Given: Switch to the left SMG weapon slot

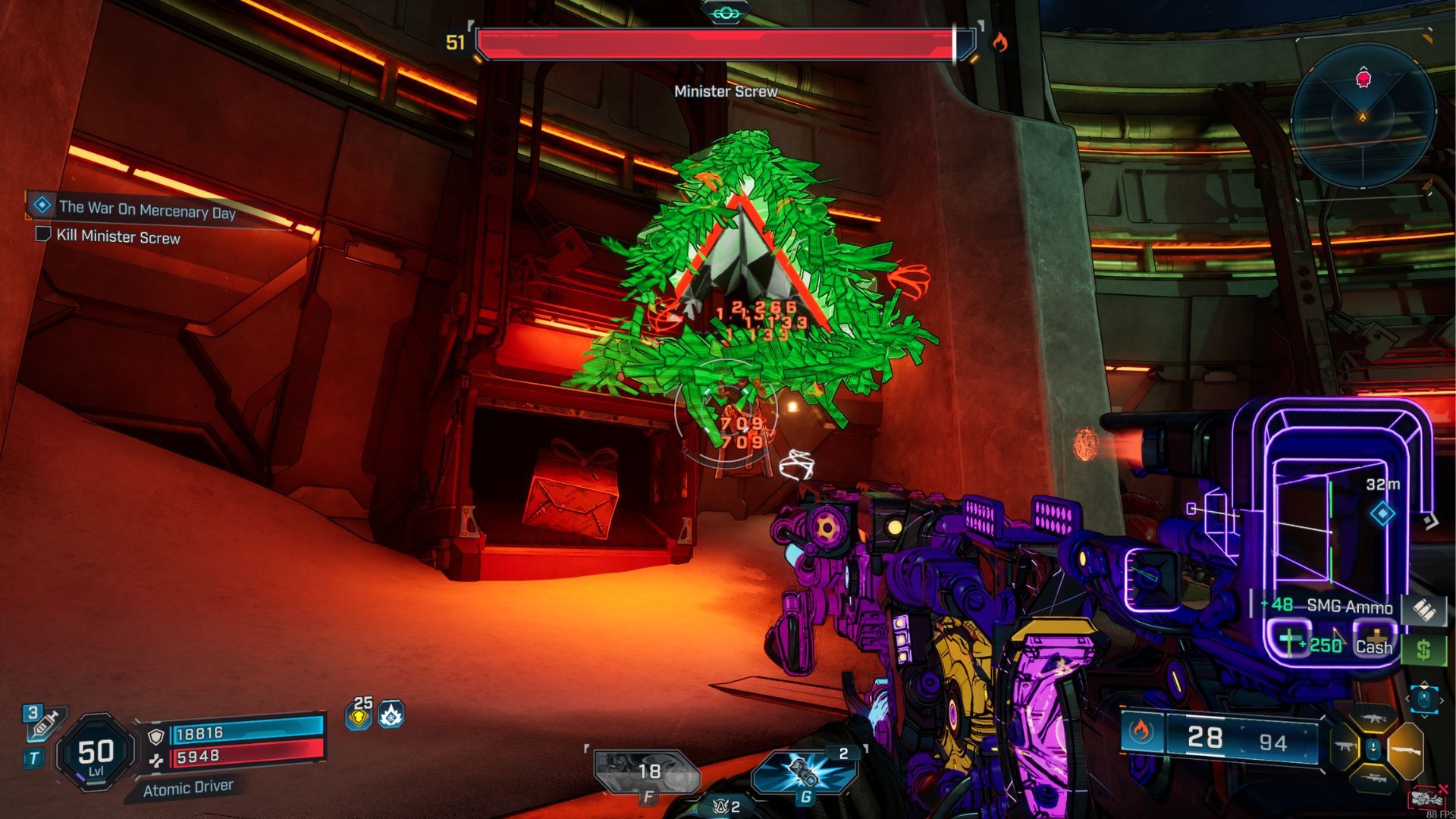Looking at the screenshot, I should (1345, 748).
